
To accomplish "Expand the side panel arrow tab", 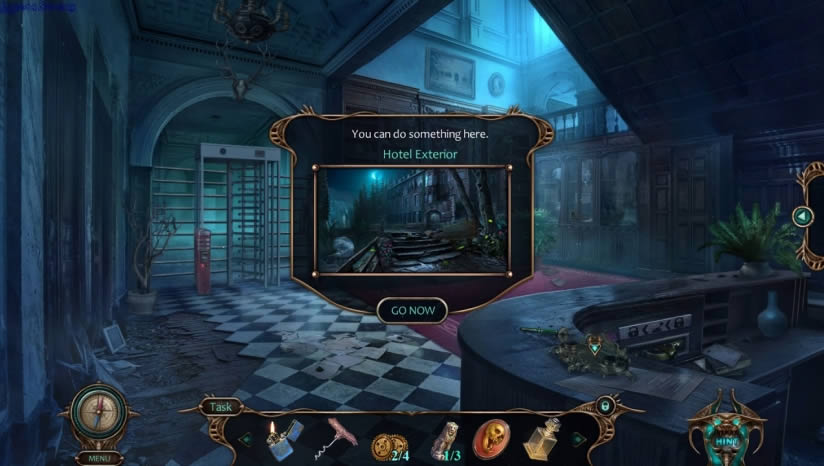I will pyautogui.click(x=802, y=216).
